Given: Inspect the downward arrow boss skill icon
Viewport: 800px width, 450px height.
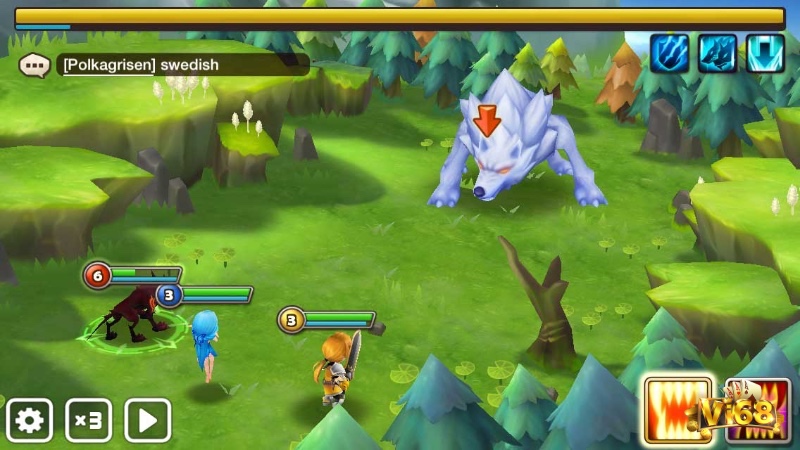Looking at the screenshot, I should (x=765, y=53).
